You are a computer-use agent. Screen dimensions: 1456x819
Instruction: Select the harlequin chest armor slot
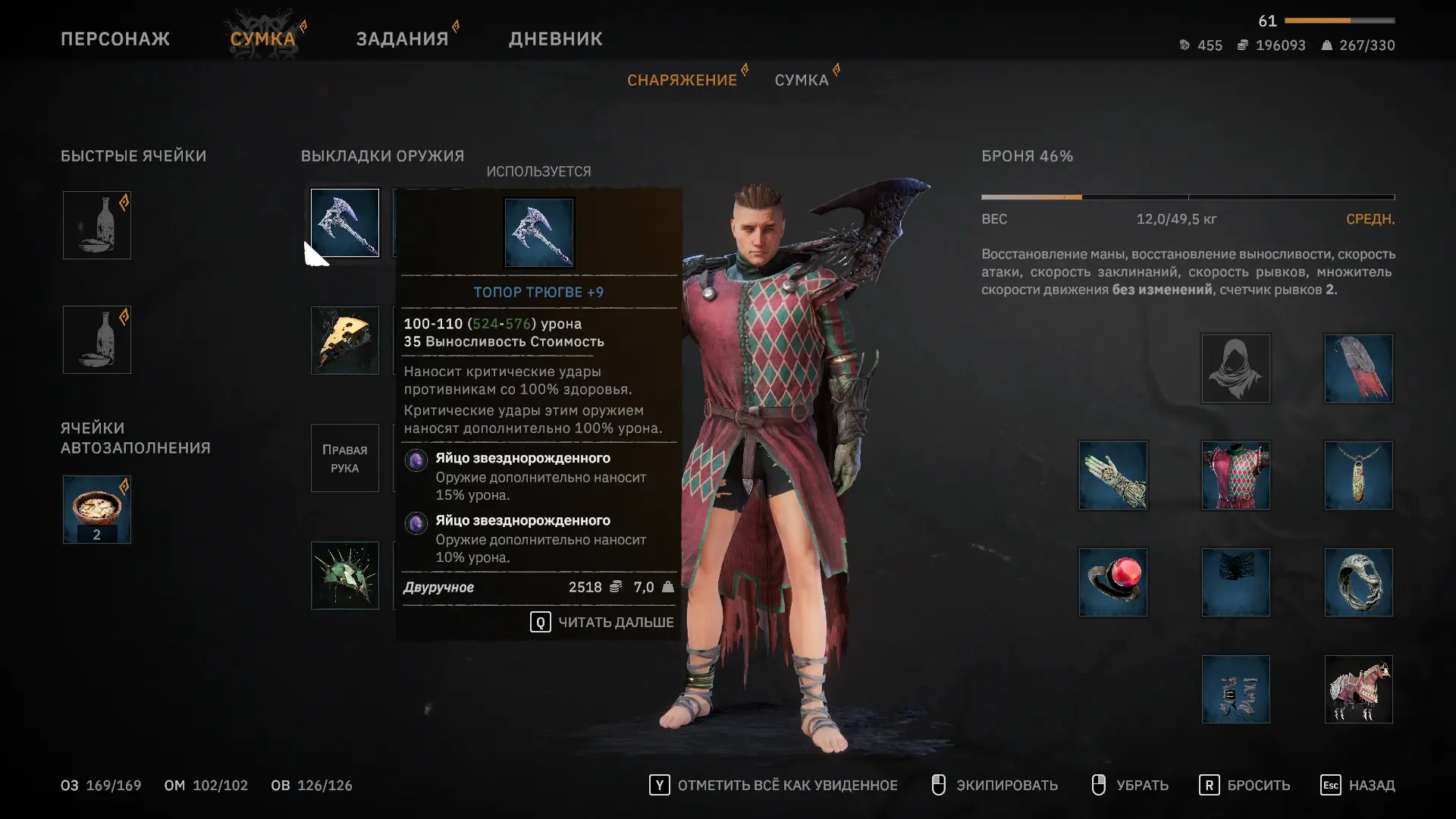coord(1235,475)
